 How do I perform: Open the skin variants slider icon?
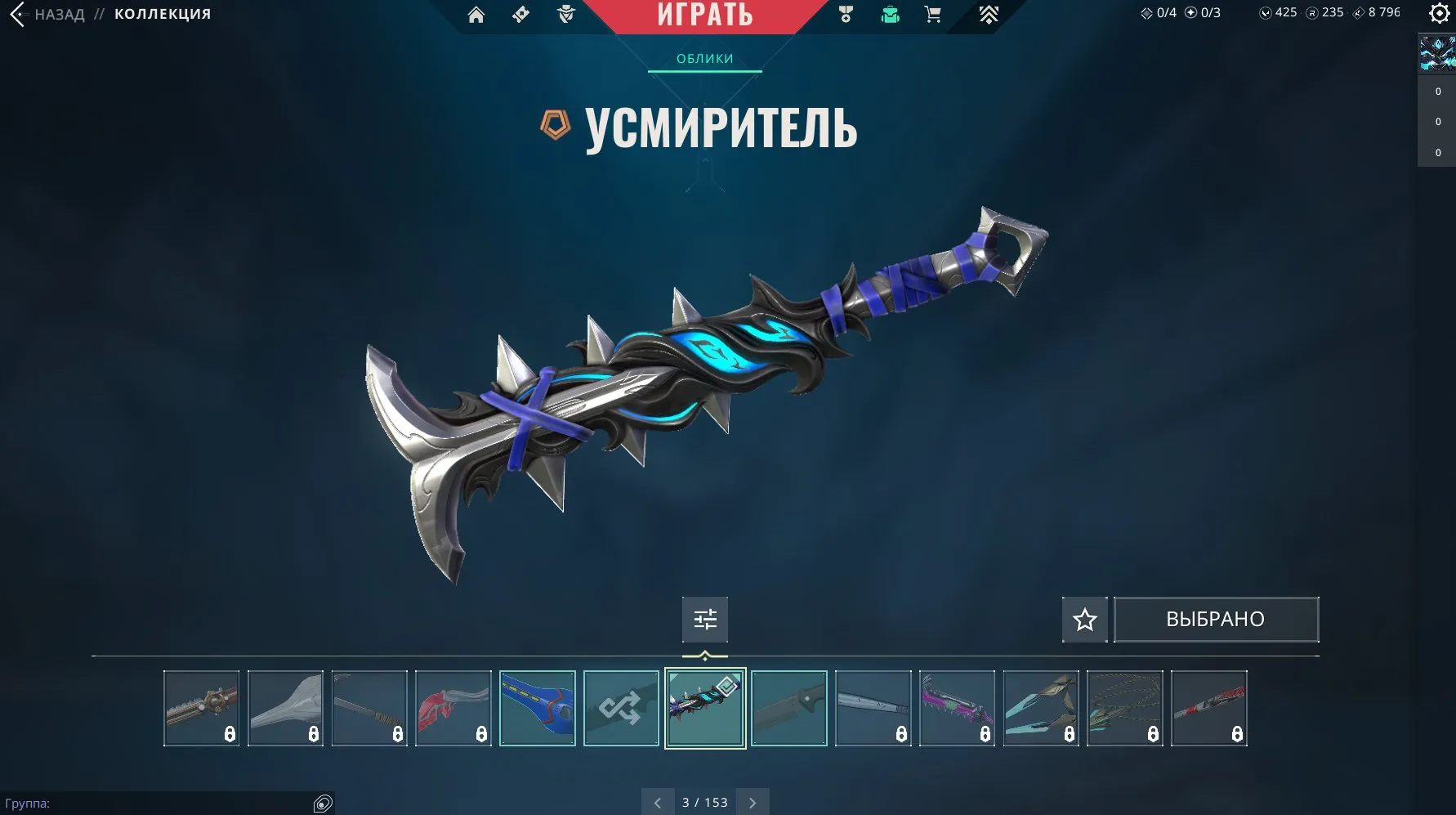point(704,620)
